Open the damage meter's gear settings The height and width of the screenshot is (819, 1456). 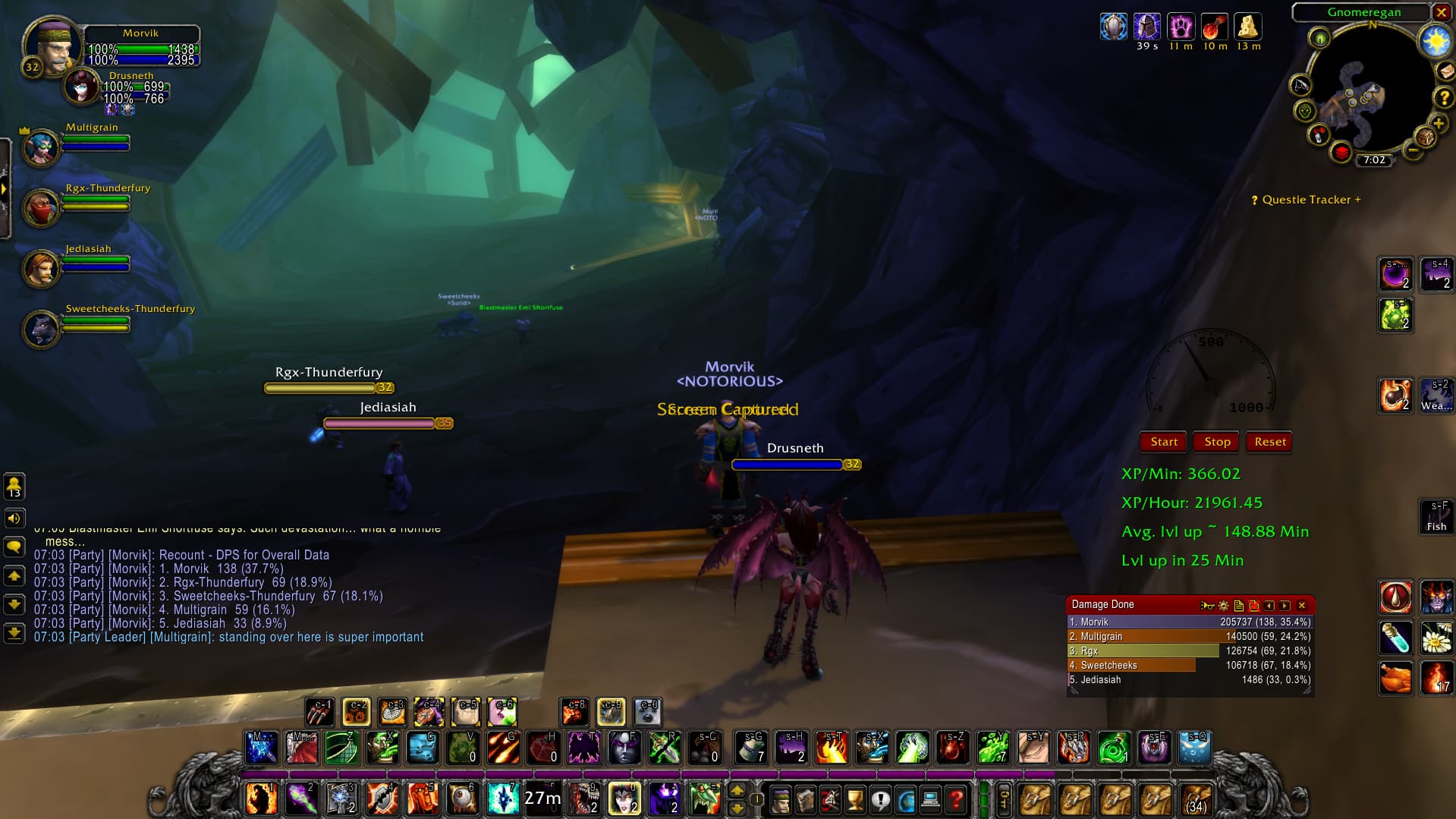[1223, 606]
